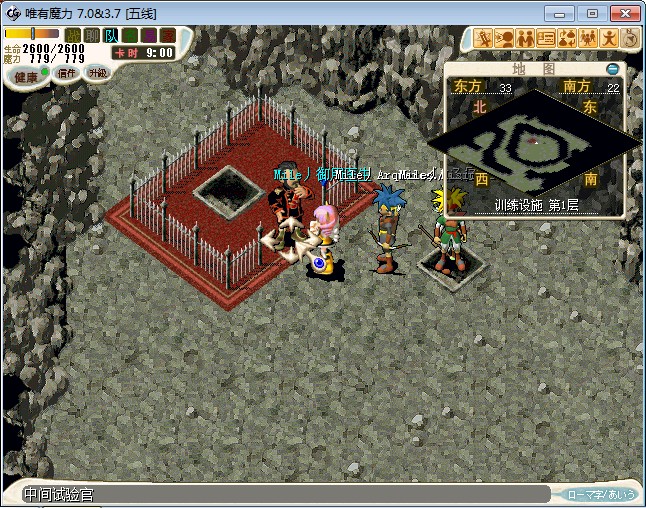Image resolution: width=646 pixels, height=508 pixels.
Task: Open the two people handshake icon
Action: [x=526, y=39]
